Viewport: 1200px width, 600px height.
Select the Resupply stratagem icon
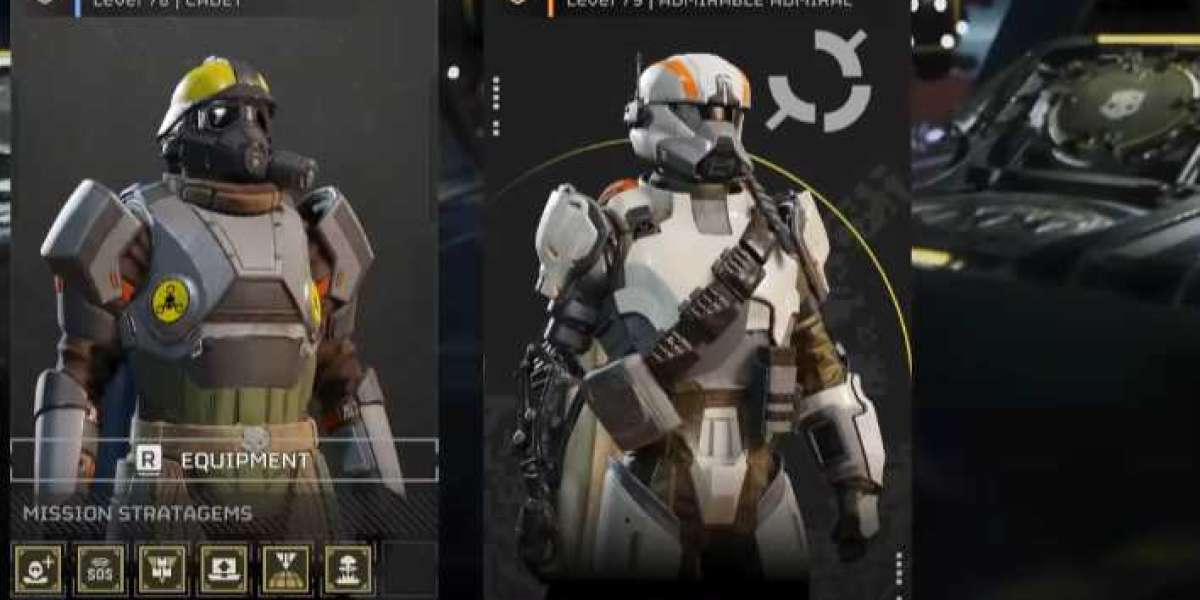(x=162, y=569)
